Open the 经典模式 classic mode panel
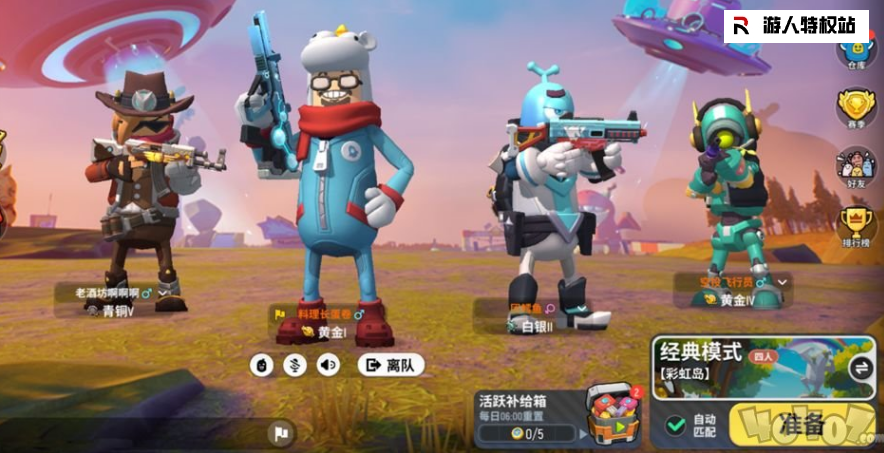The image size is (884, 453). click(750, 366)
